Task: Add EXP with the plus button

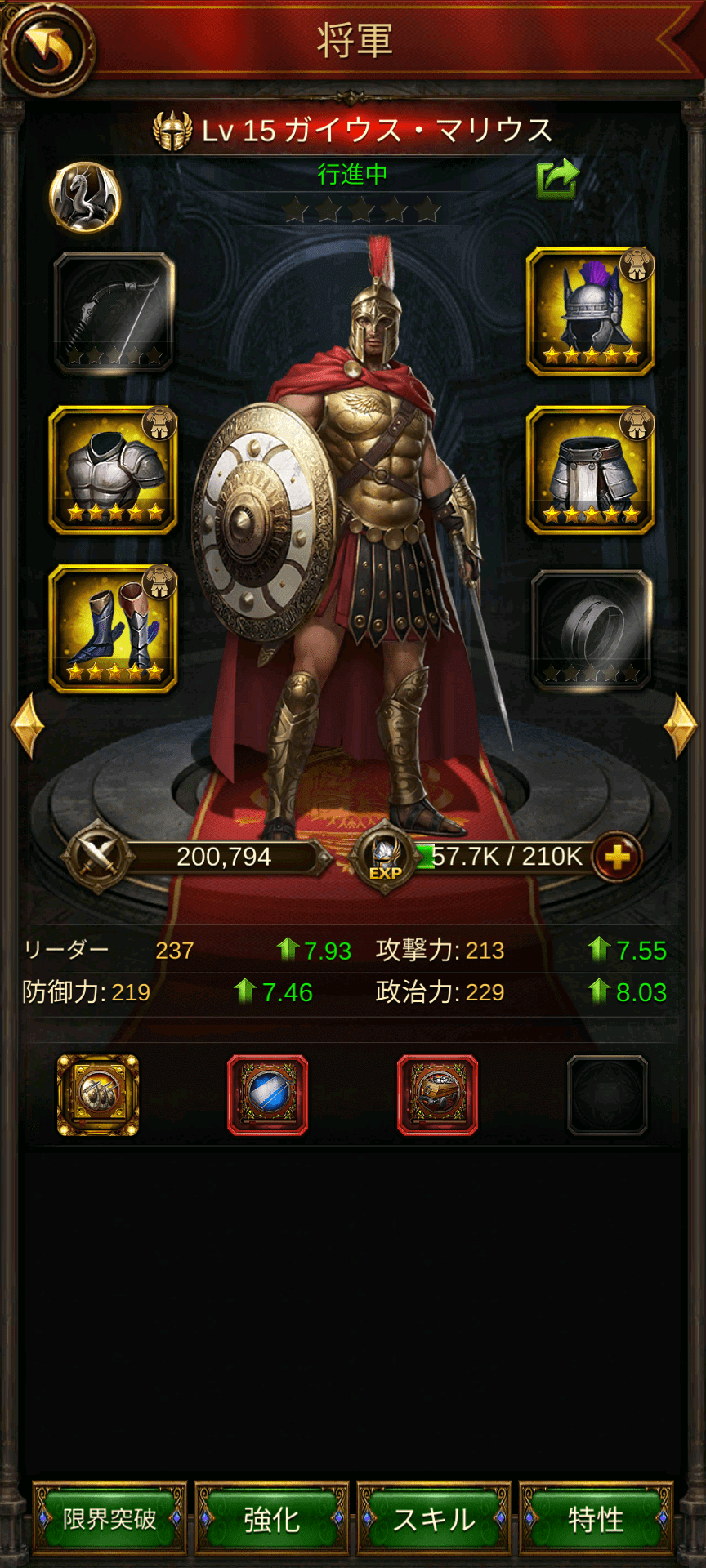Action: click(x=617, y=857)
